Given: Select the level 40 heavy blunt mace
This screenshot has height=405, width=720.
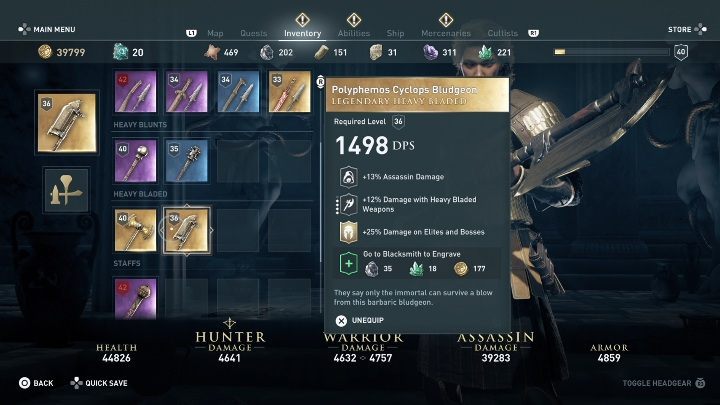Looking at the screenshot, I should 137,161.
